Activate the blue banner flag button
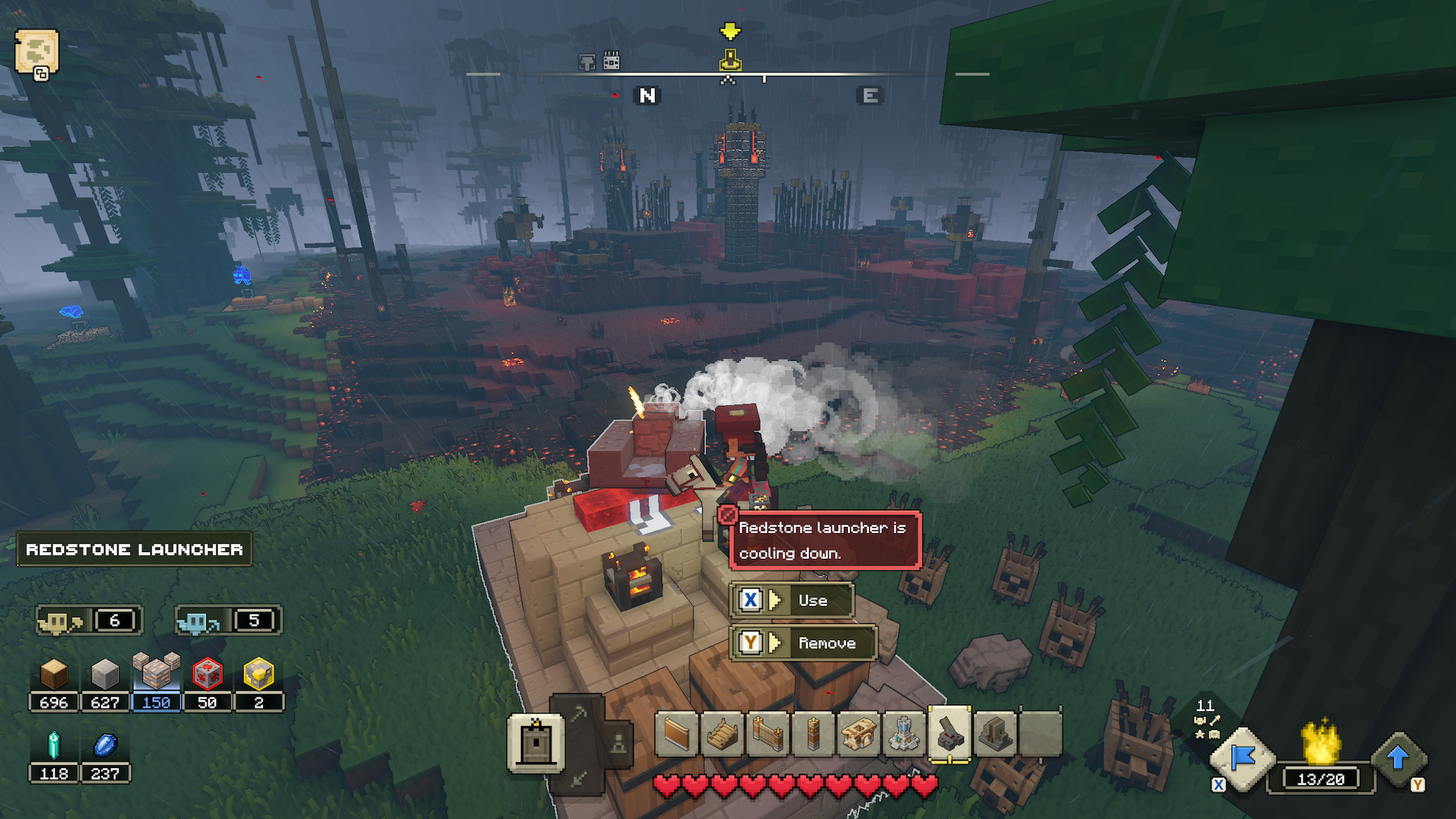This screenshot has height=819, width=1456. point(1243,758)
